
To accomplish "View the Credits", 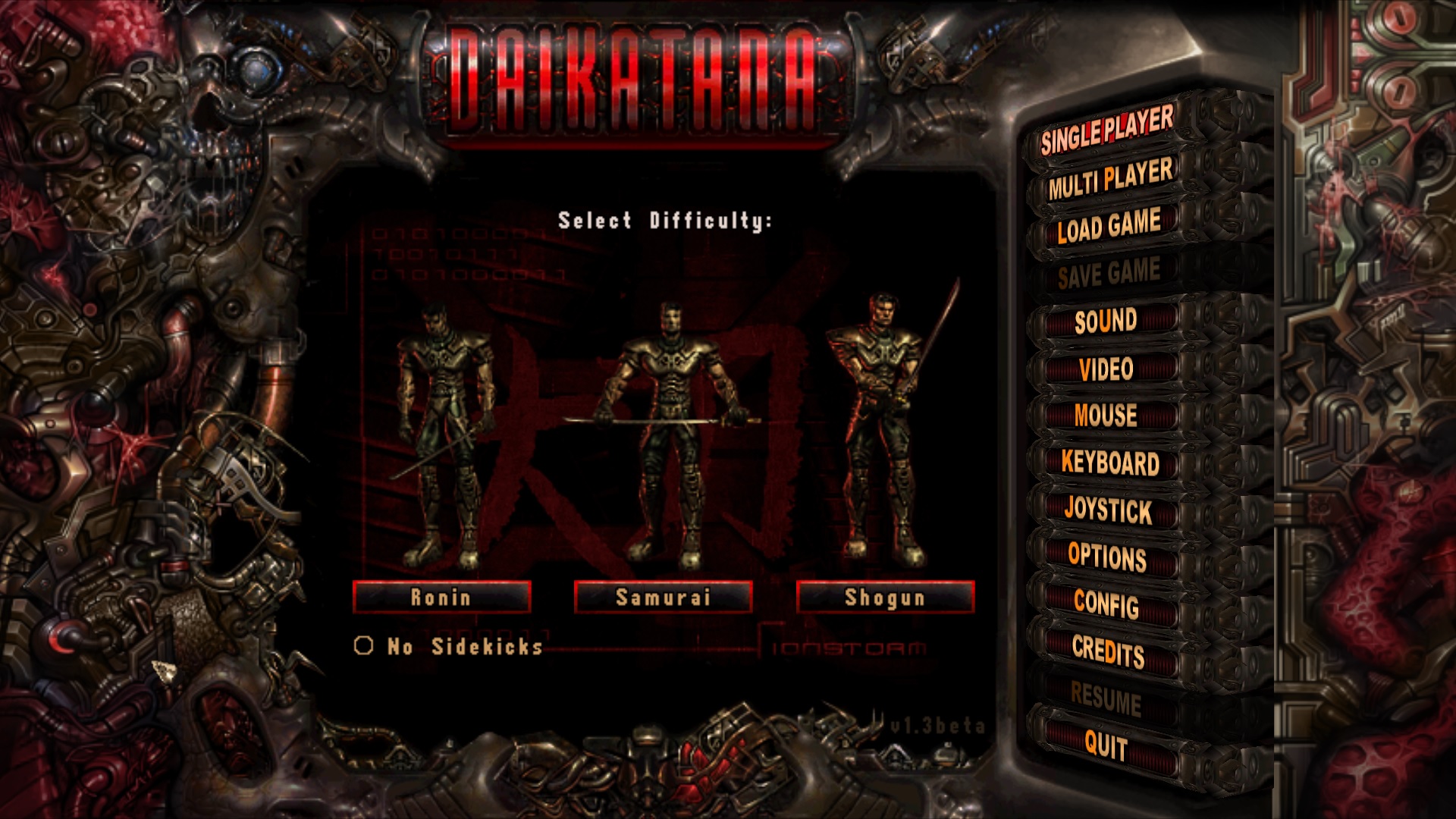I will [x=1108, y=651].
